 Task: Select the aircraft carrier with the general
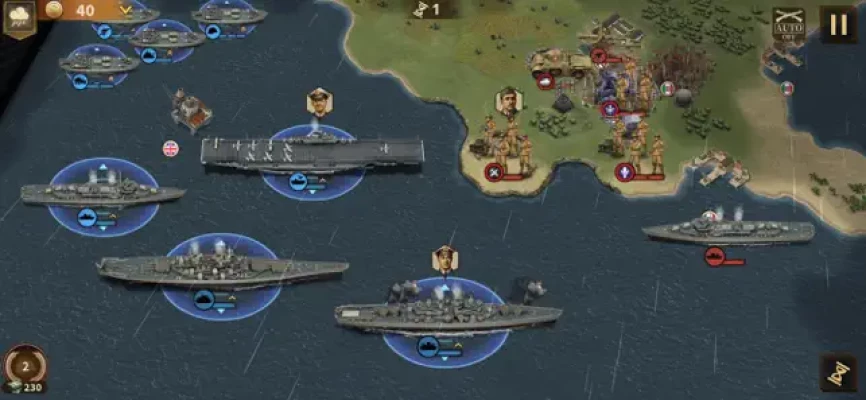pos(312,152)
